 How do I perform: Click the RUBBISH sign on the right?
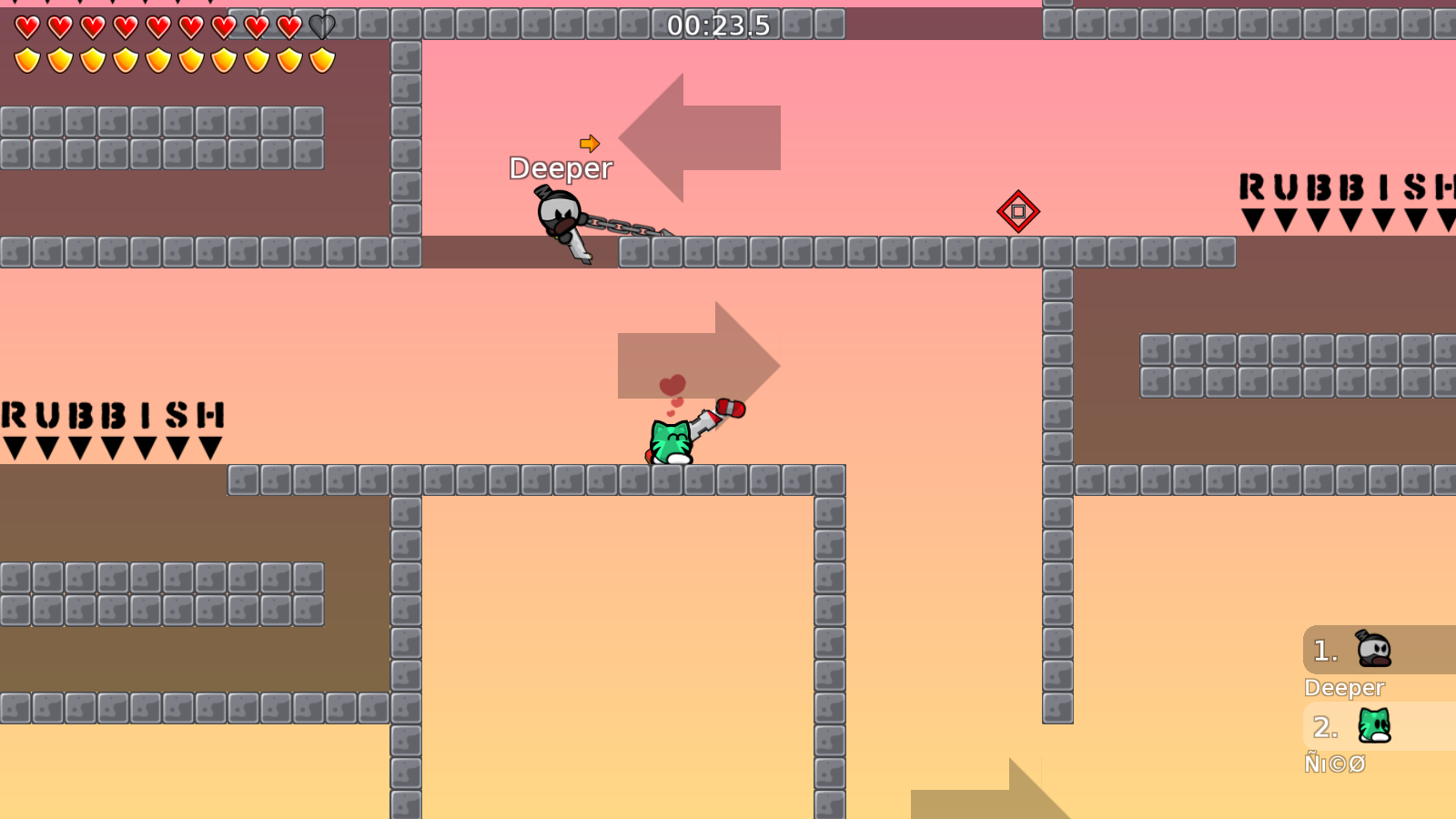click(x=1347, y=188)
